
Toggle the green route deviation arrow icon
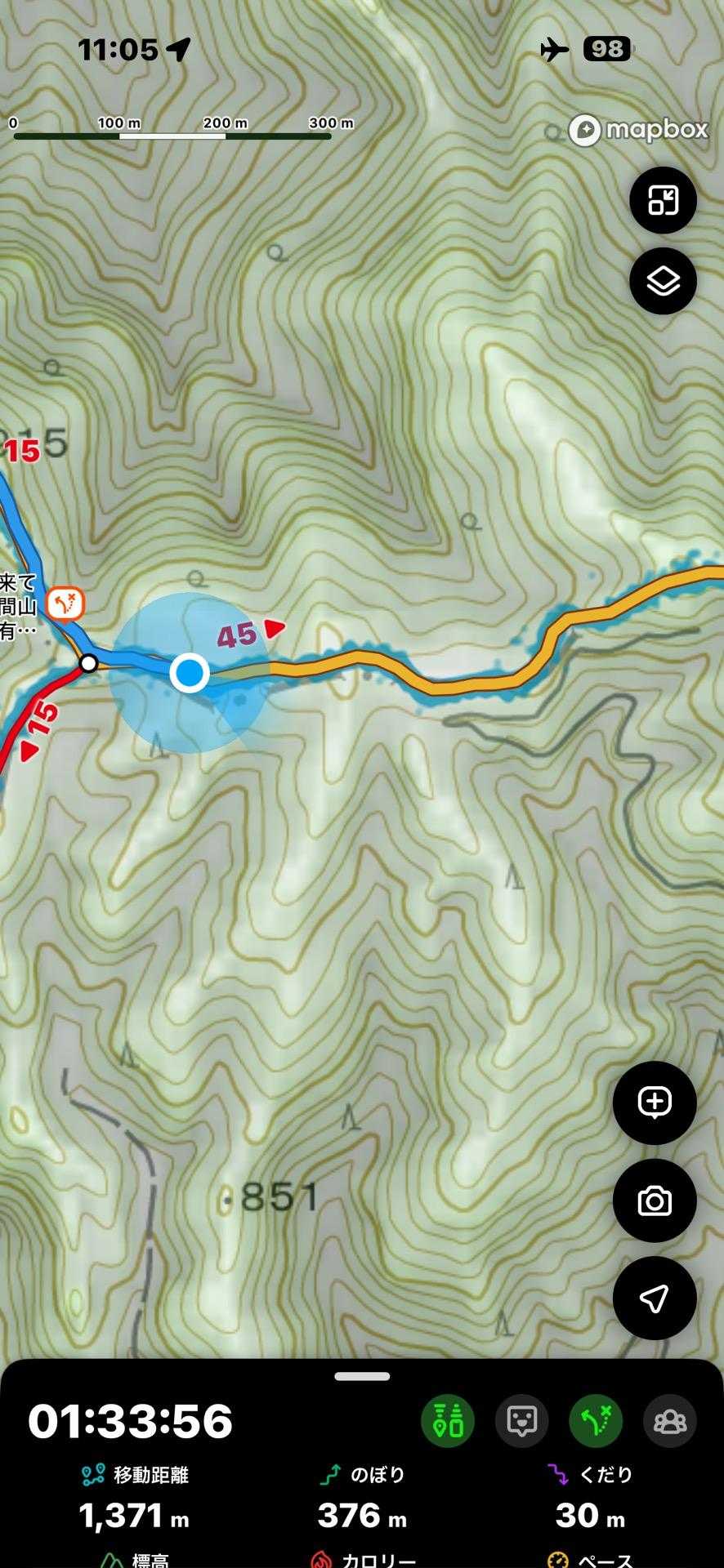(596, 1422)
